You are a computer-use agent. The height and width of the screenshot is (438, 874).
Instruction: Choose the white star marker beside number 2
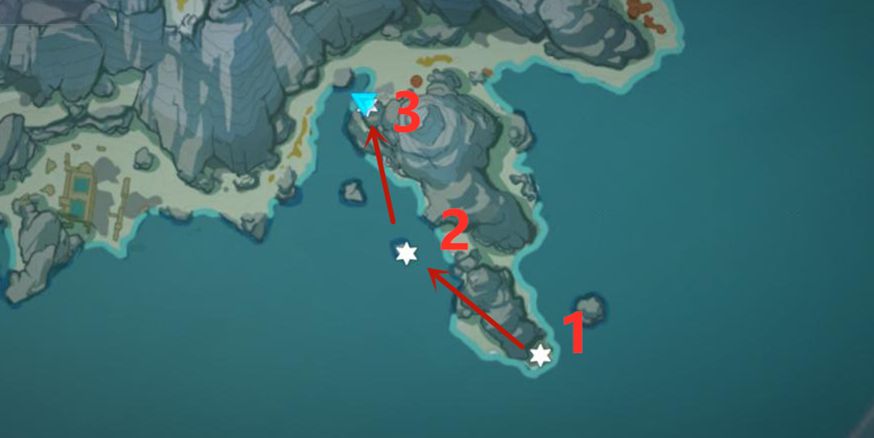tap(406, 254)
